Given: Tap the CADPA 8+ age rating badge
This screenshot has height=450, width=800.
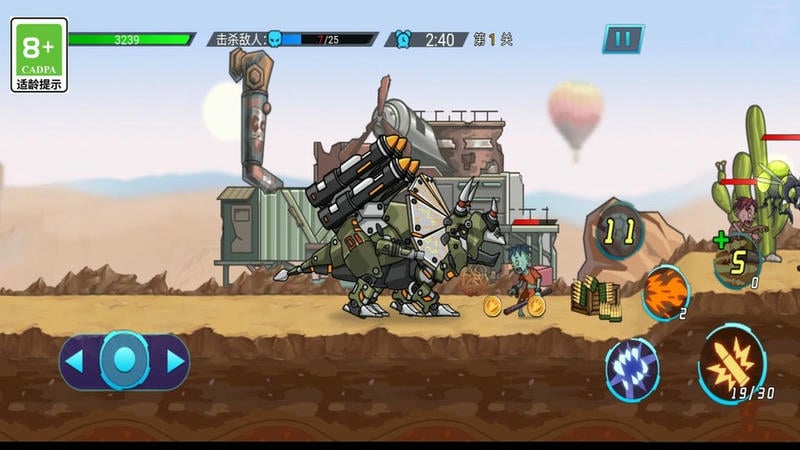Looking at the screenshot, I should click(40, 56).
